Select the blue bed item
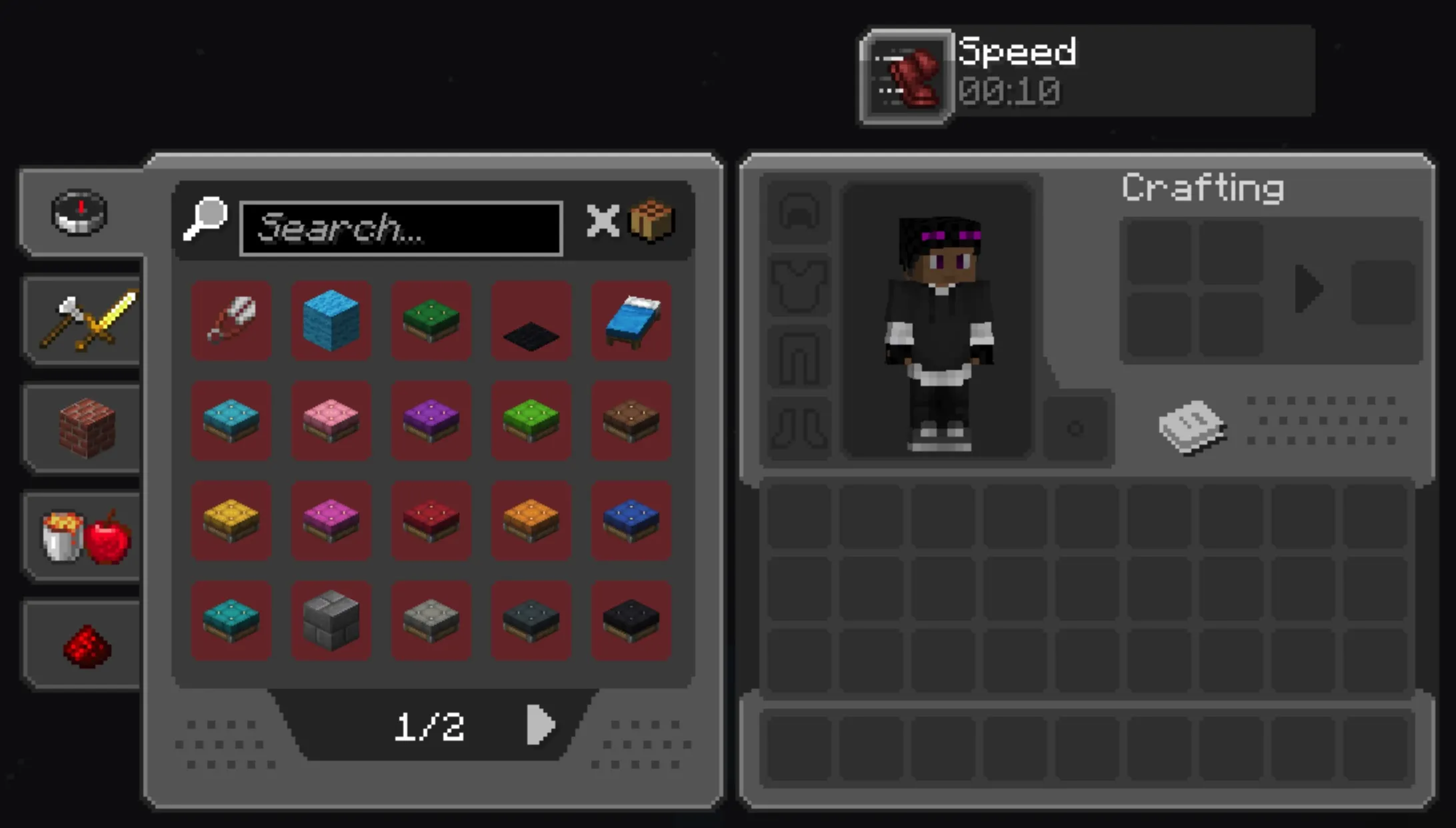Image resolution: width=1456 pixels, height=828 pixels. [631, 321]
